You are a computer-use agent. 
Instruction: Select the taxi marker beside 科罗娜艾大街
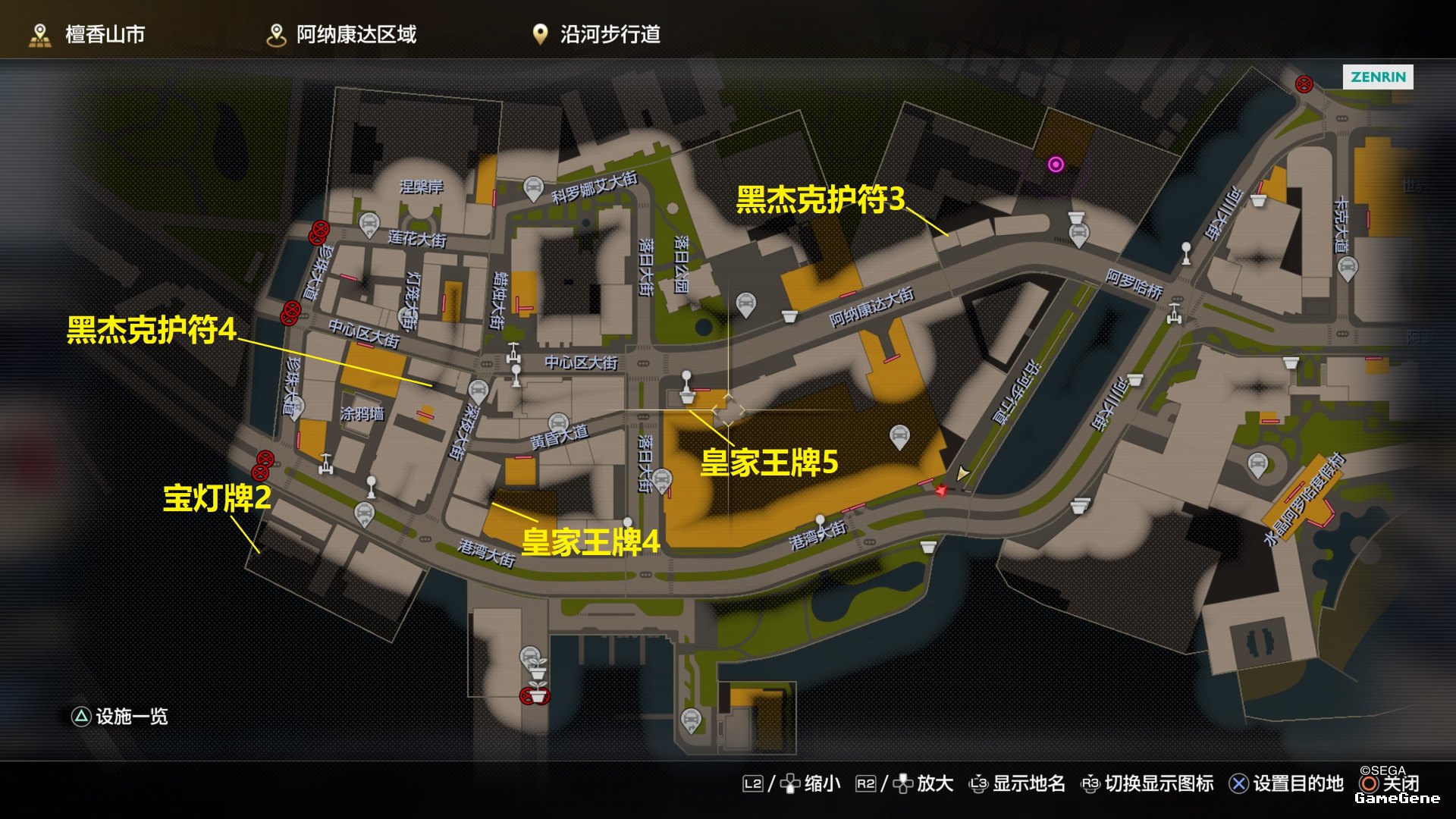coord(533,187)
